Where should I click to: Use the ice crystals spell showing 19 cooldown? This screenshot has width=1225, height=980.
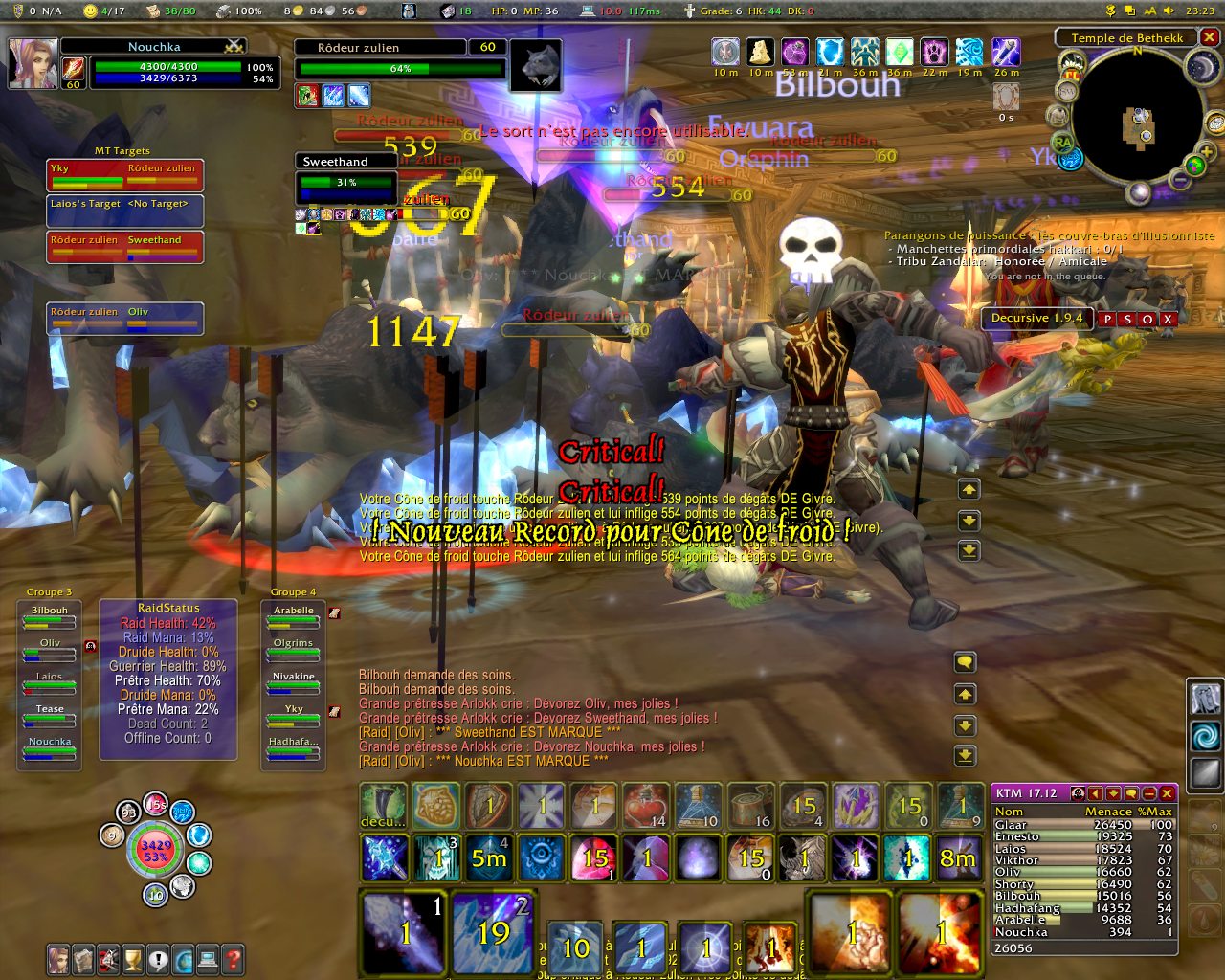[x=493, y=930]
